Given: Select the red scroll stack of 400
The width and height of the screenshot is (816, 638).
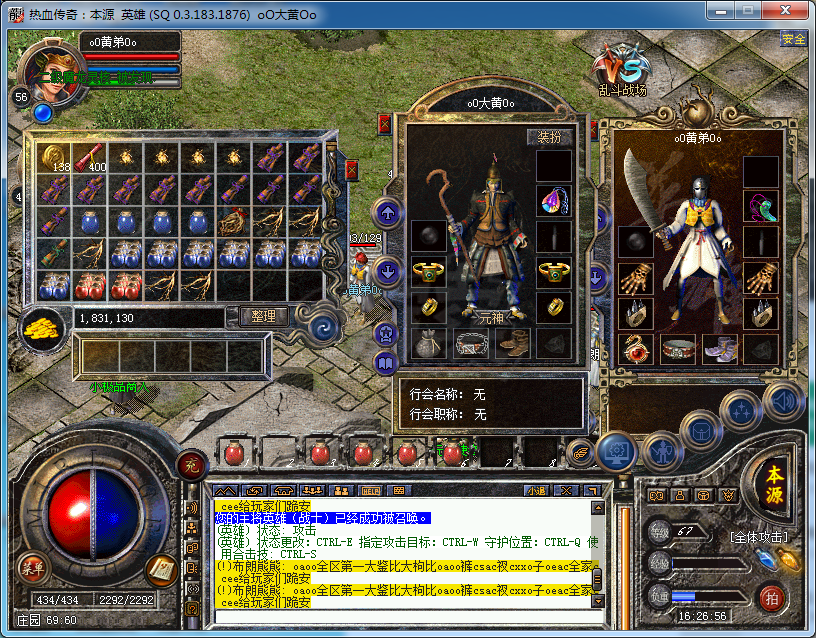Looking at the screenshot, I should point(89,157).
